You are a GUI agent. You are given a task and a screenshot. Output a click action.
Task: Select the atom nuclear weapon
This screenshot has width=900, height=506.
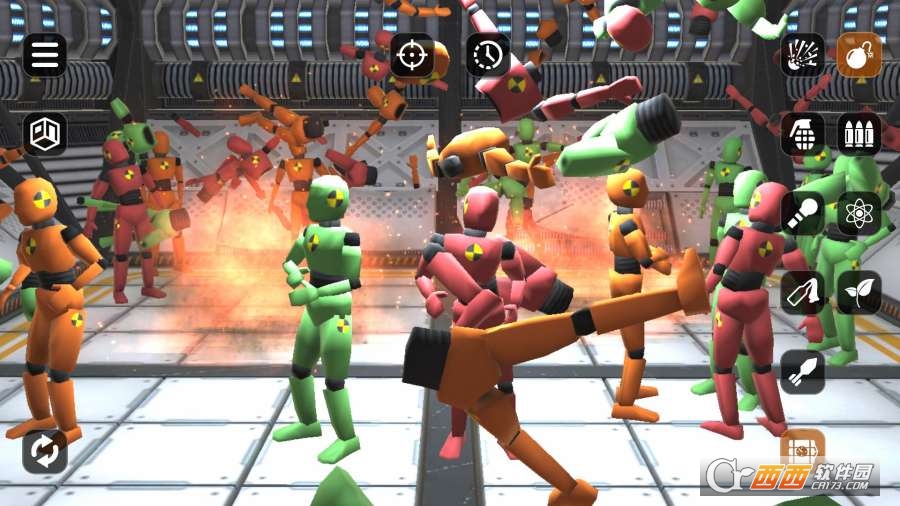pyautogui.click(x=859, y=213)
